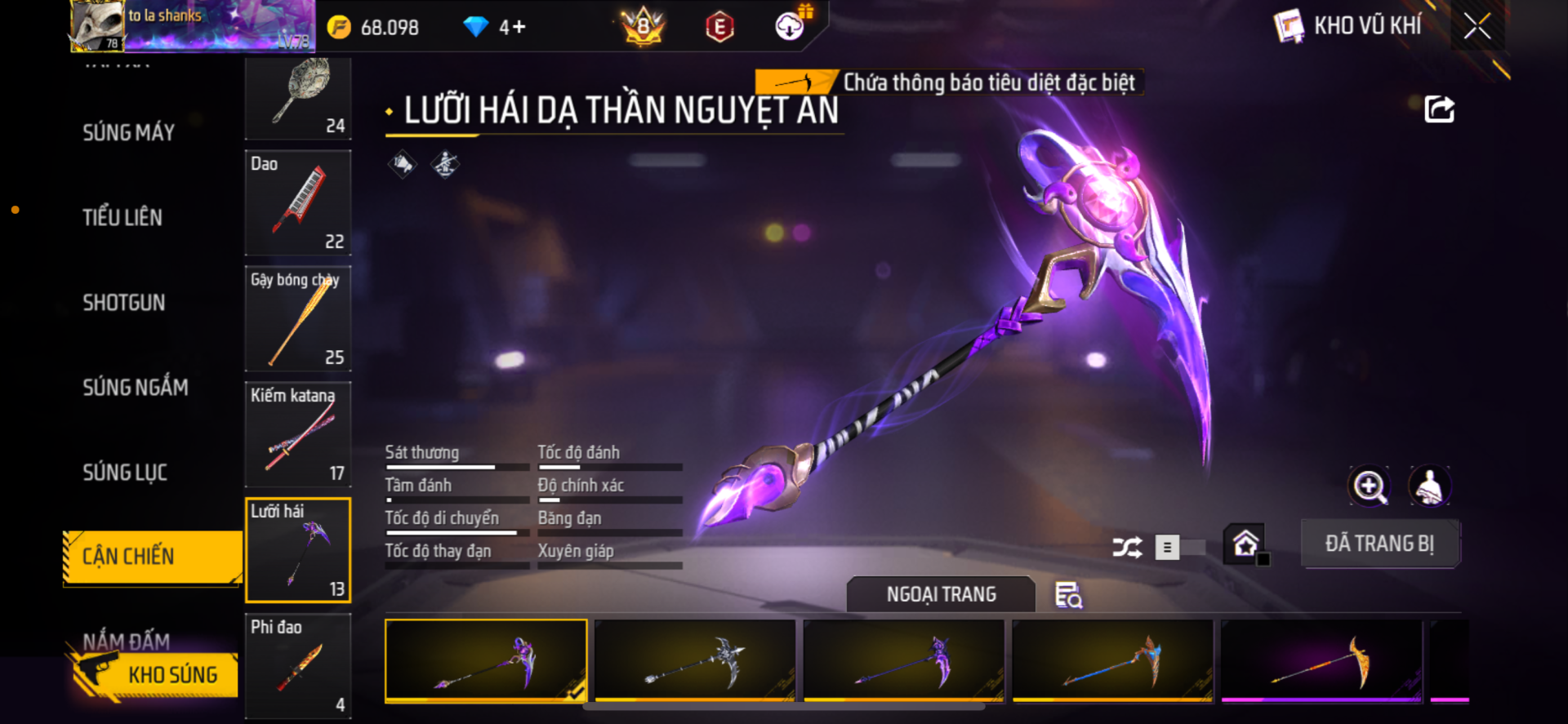Add diamonds with the plus button
This screenshot has width=1568, height=724.
519,27
